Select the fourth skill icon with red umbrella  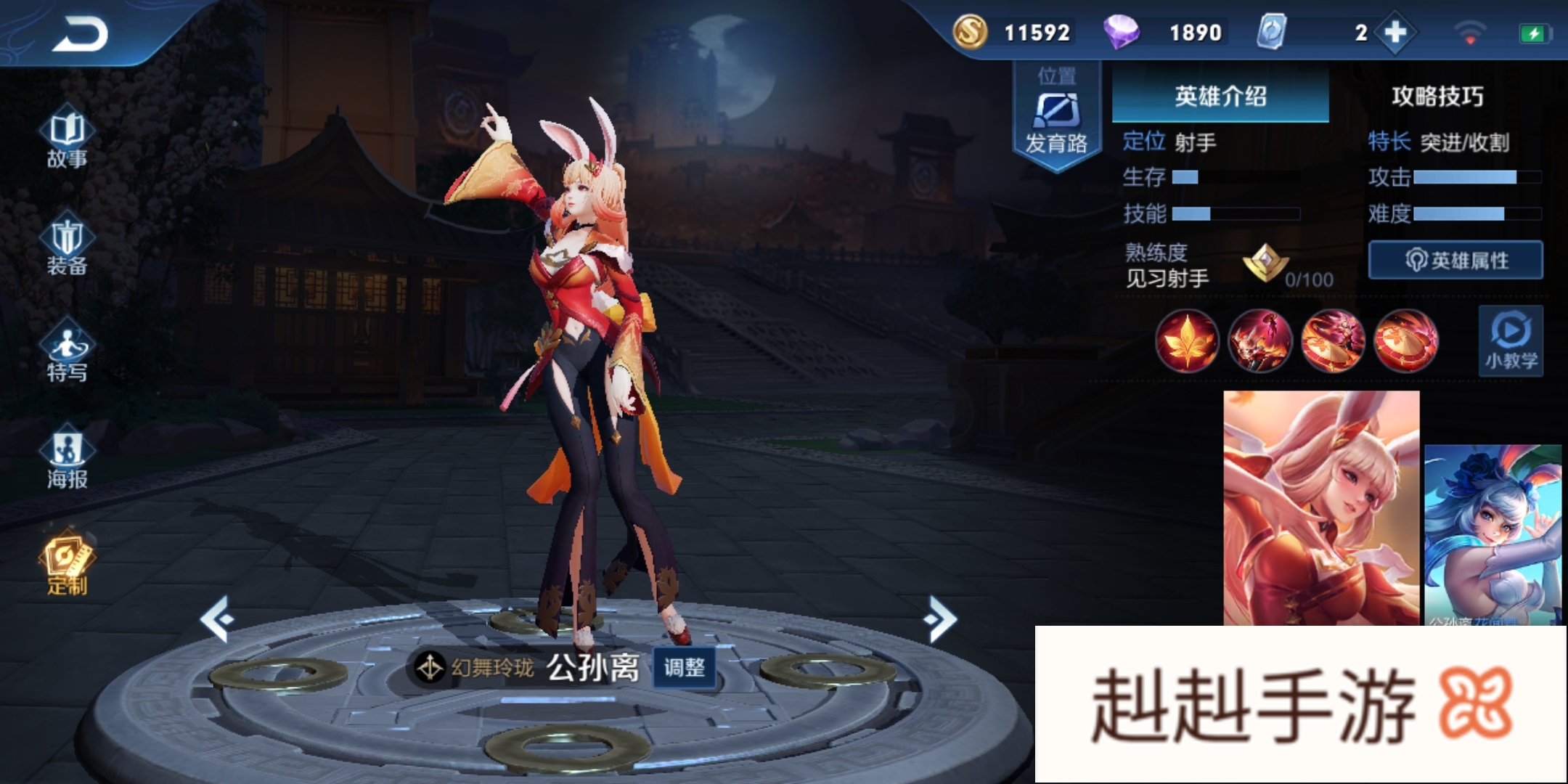[x=1405, y=340]
